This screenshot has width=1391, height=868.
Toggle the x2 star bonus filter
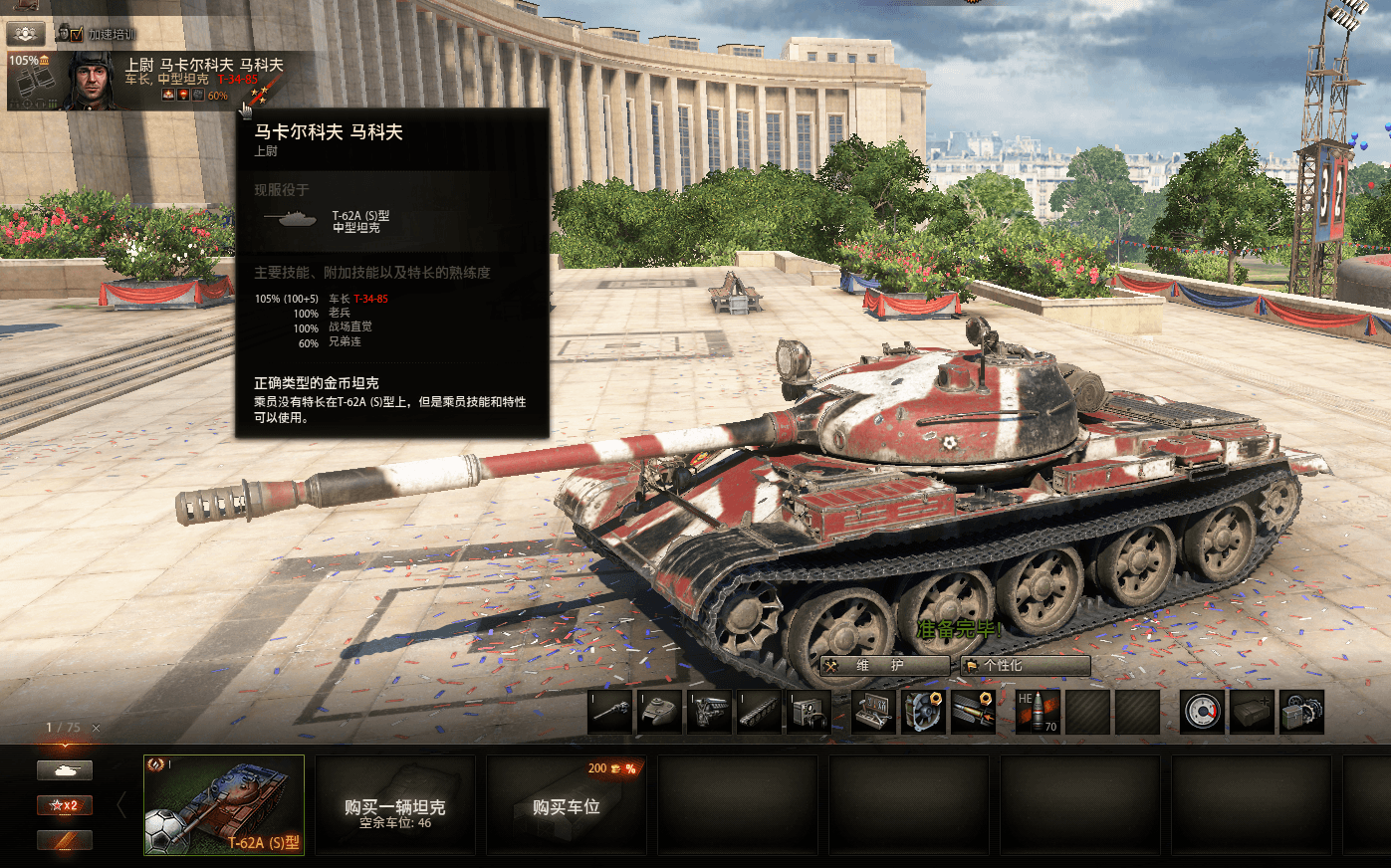tap(65, 804)
